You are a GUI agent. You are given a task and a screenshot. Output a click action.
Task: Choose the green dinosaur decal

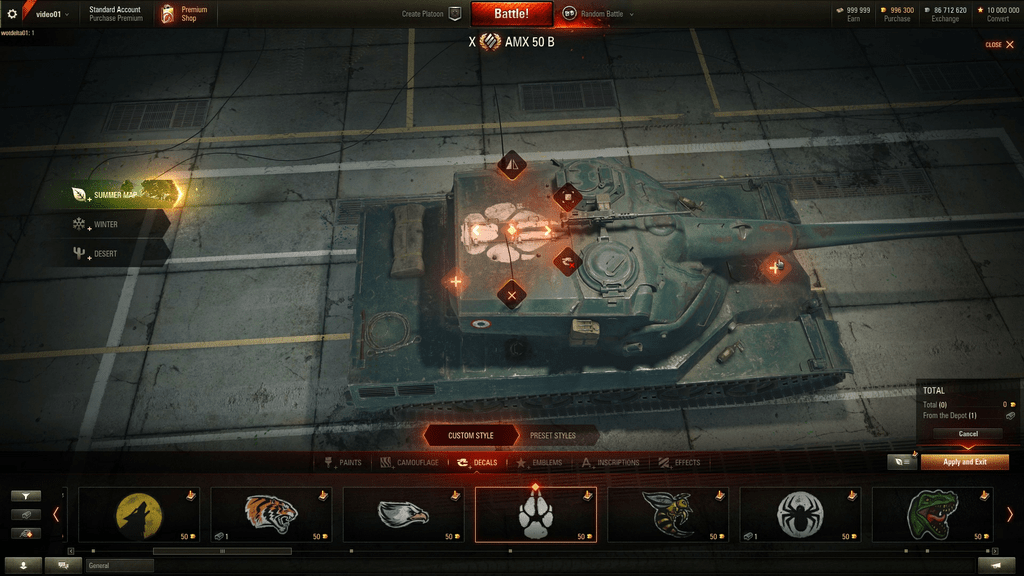[932, 514]
